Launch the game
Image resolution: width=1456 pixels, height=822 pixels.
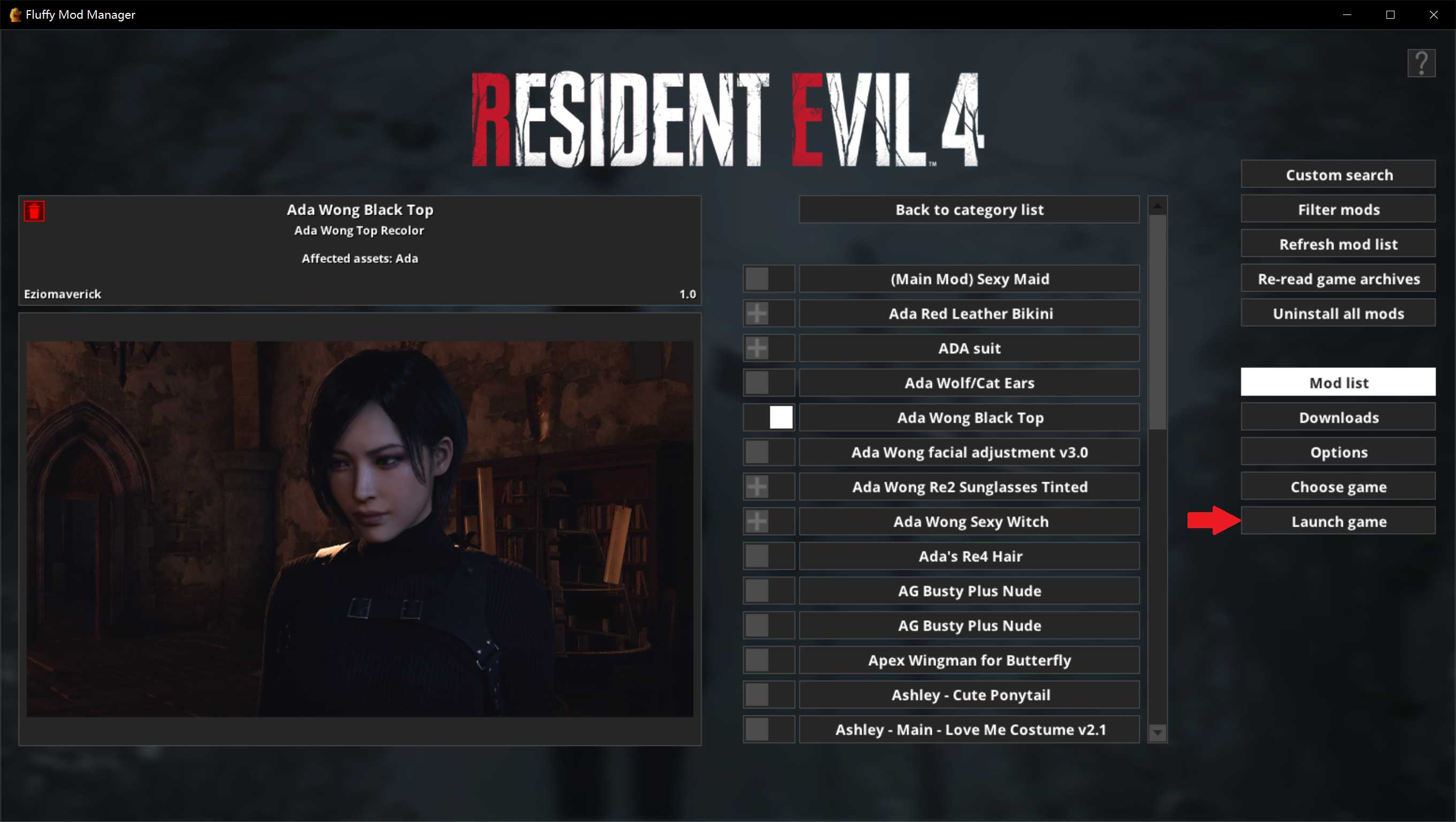point(1338,521)
